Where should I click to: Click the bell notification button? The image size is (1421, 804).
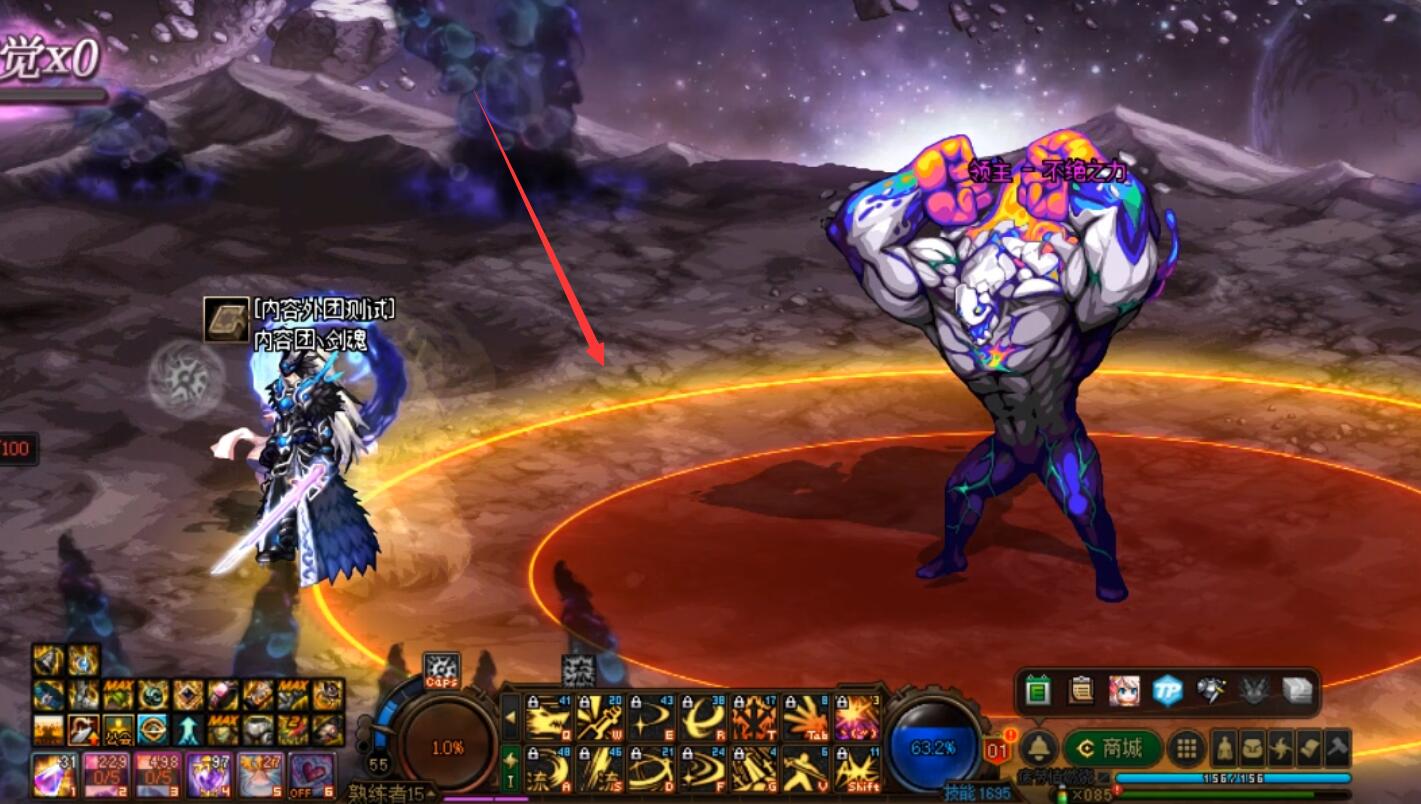click(x=1040, y=748)
